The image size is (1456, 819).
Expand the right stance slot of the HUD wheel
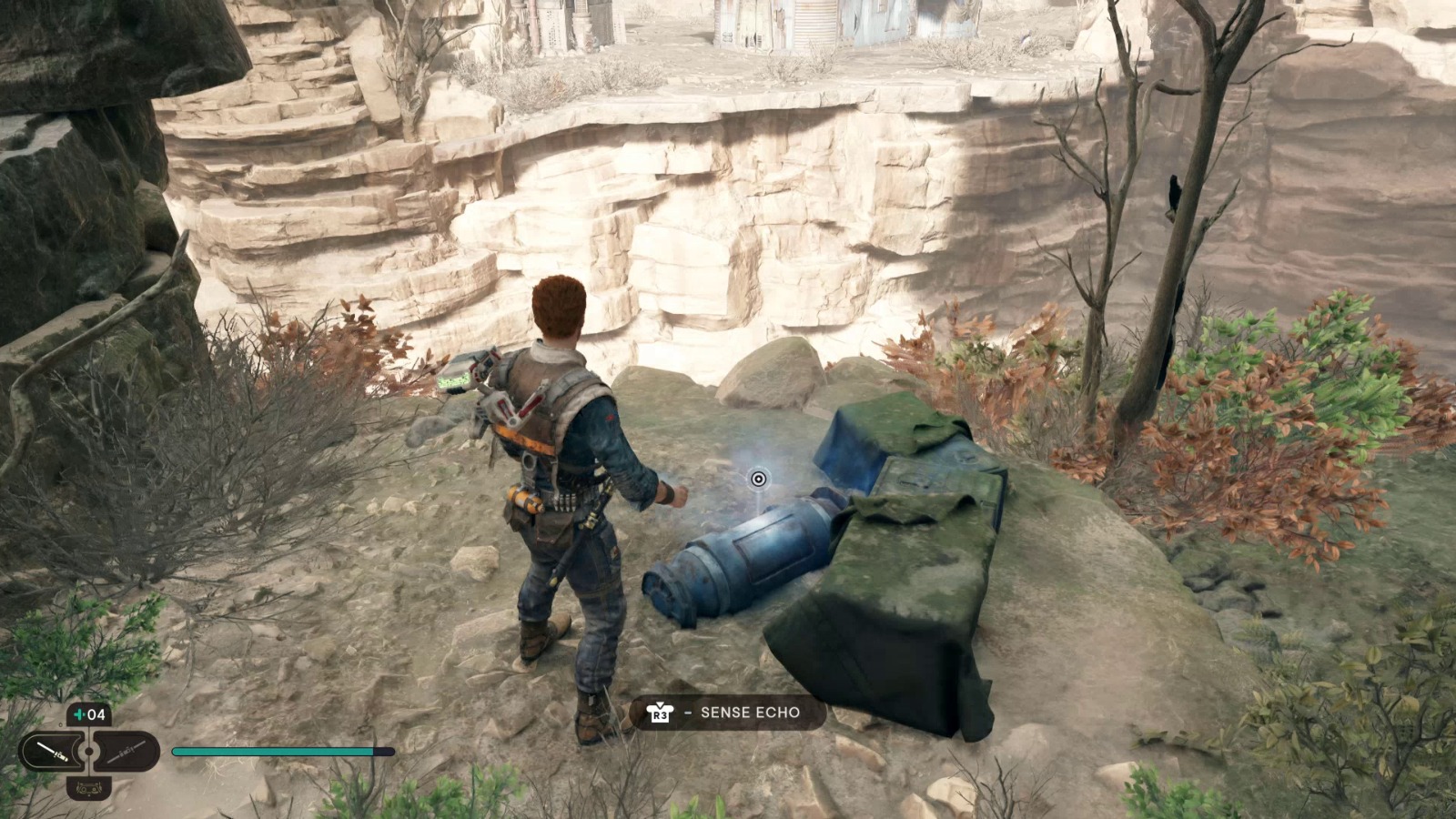[127, 752]
